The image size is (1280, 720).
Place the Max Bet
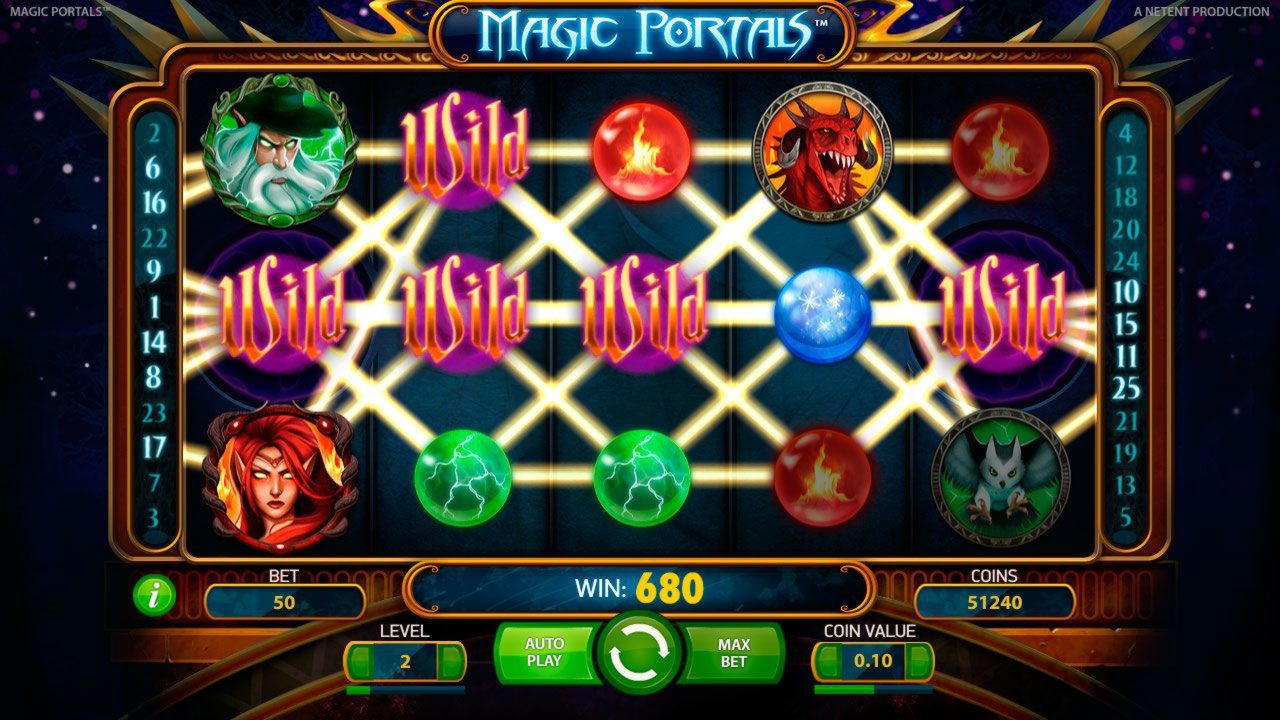[x=733, y=653]
